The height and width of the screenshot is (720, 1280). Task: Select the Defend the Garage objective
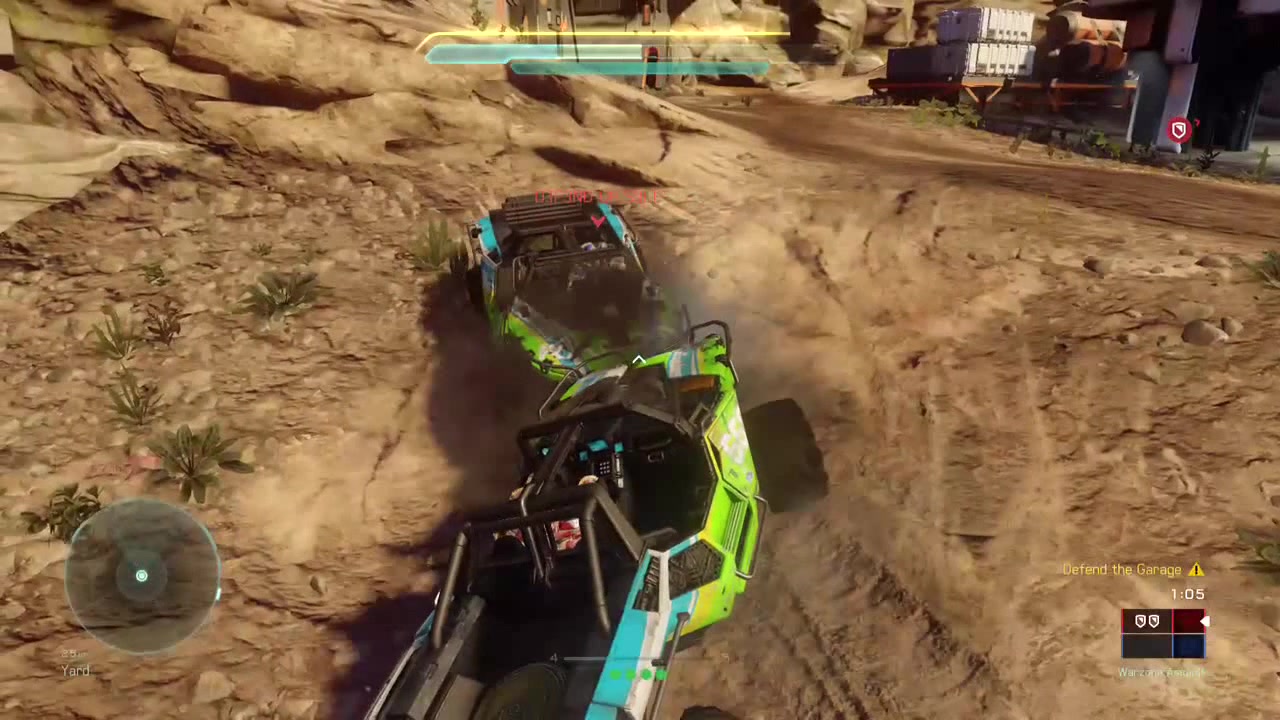click(x=1121, y=570)
